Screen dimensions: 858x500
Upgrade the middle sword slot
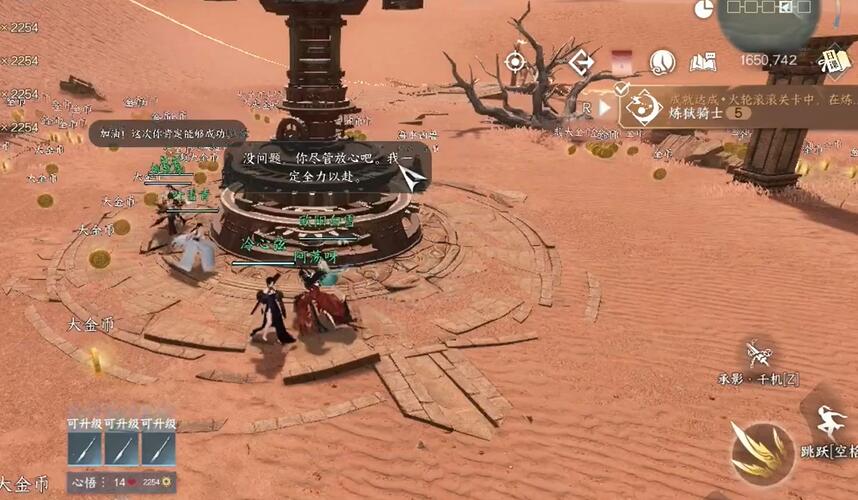pos(122,449)
